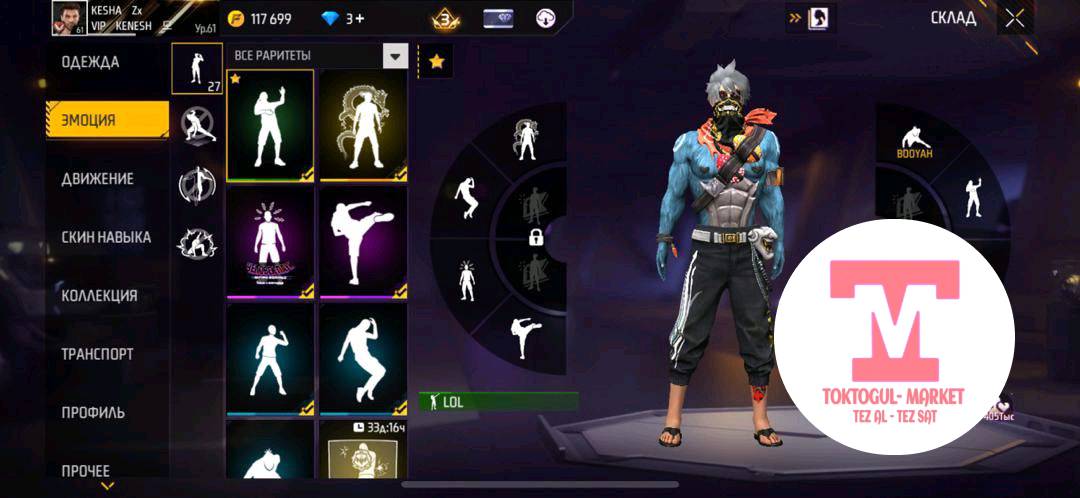Open СКИН НАВЫКА in the side menu
The height and width of the screenshot is (498, 1080).
(106, 237)
